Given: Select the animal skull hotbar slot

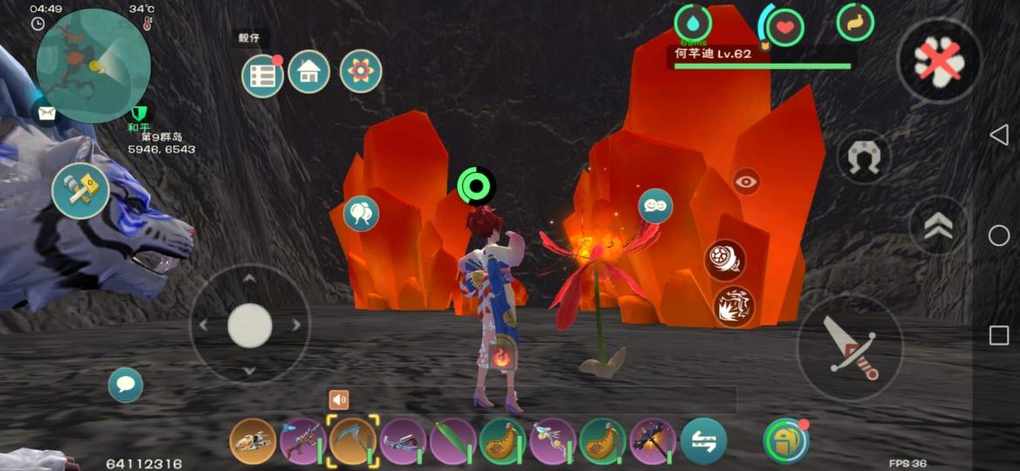Looking at the screenshot, I should [x=253, y=440].
